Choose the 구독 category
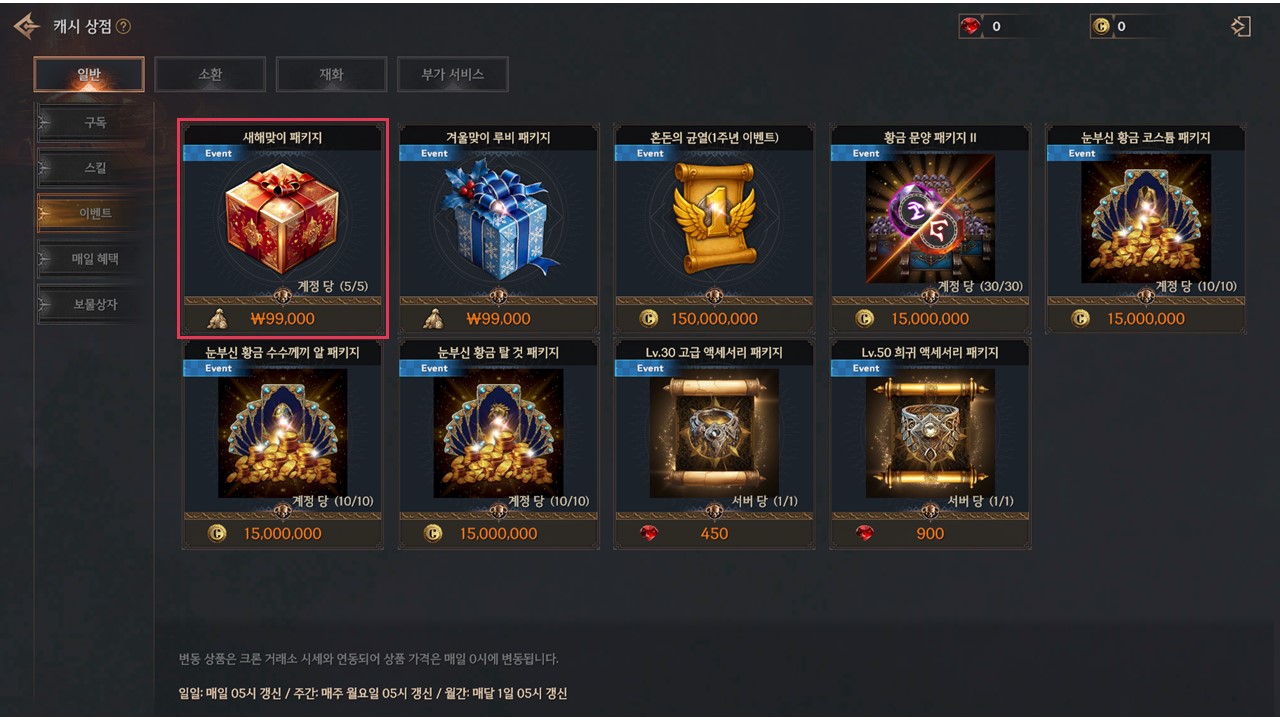The height and width of the screenshot is (720, 1280). click(x=94, y=123)
